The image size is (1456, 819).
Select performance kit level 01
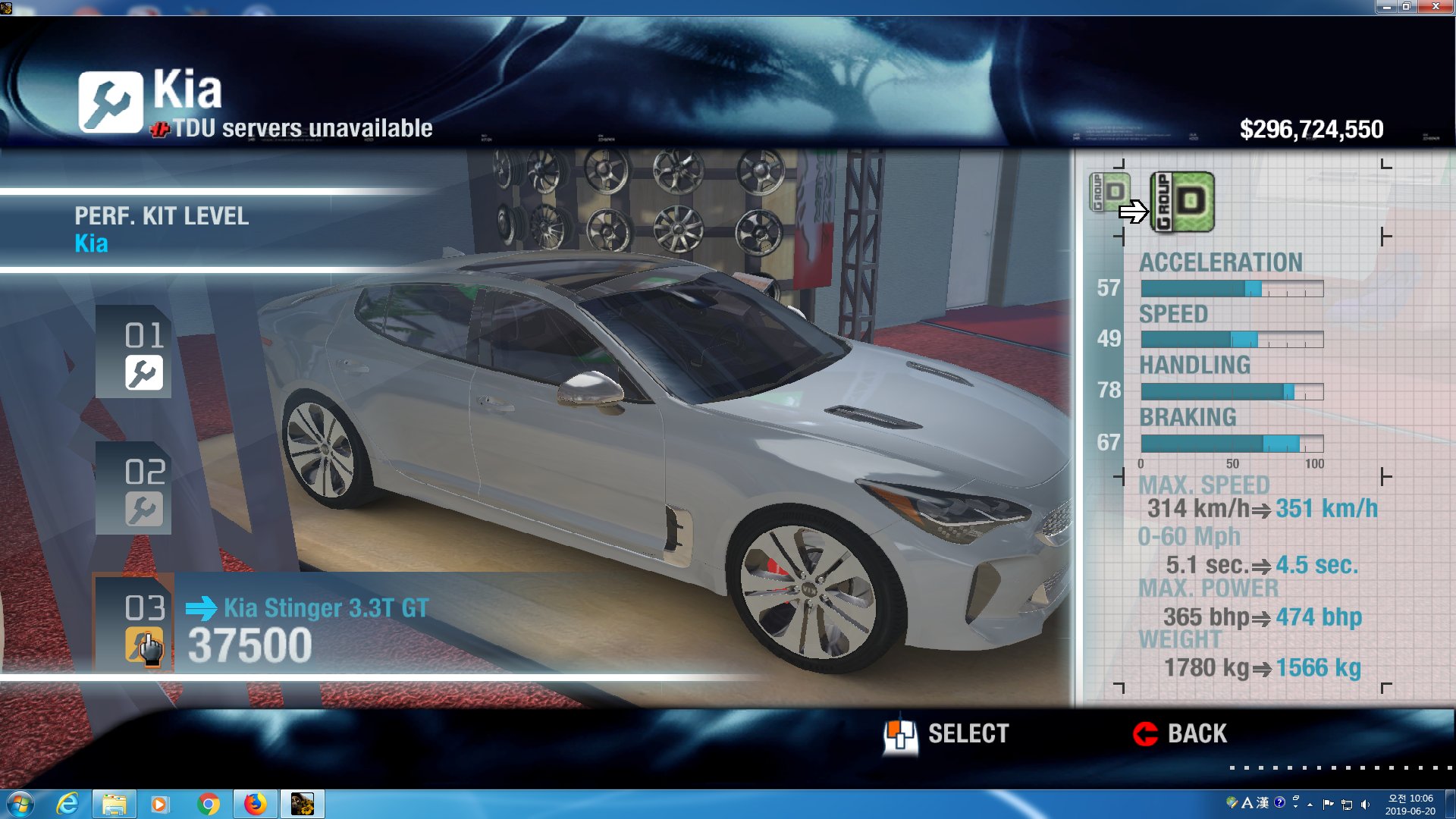134,353
